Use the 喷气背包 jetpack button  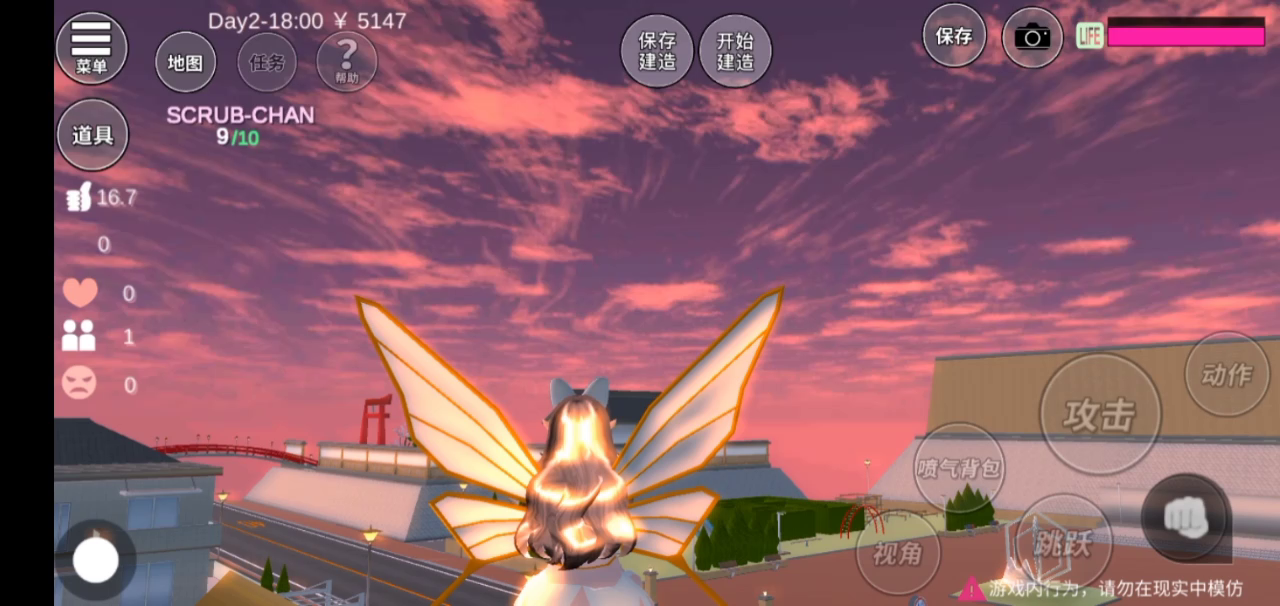coord(959,468)
